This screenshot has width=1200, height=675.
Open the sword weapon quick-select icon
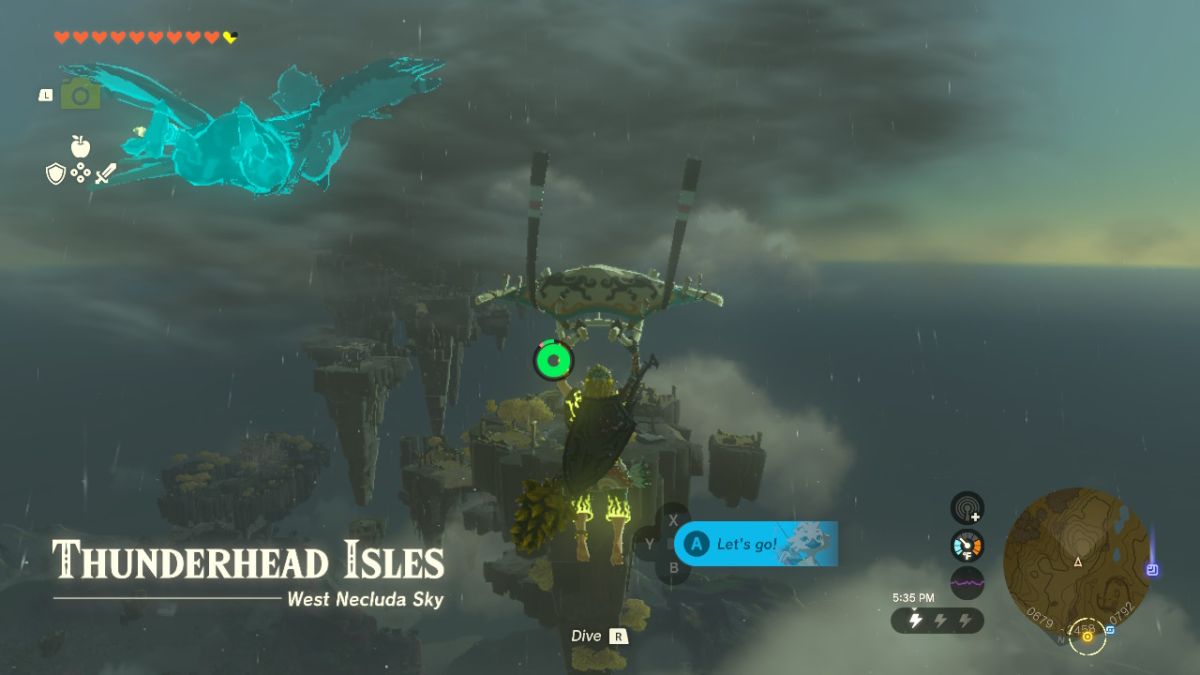coord(105,173)
